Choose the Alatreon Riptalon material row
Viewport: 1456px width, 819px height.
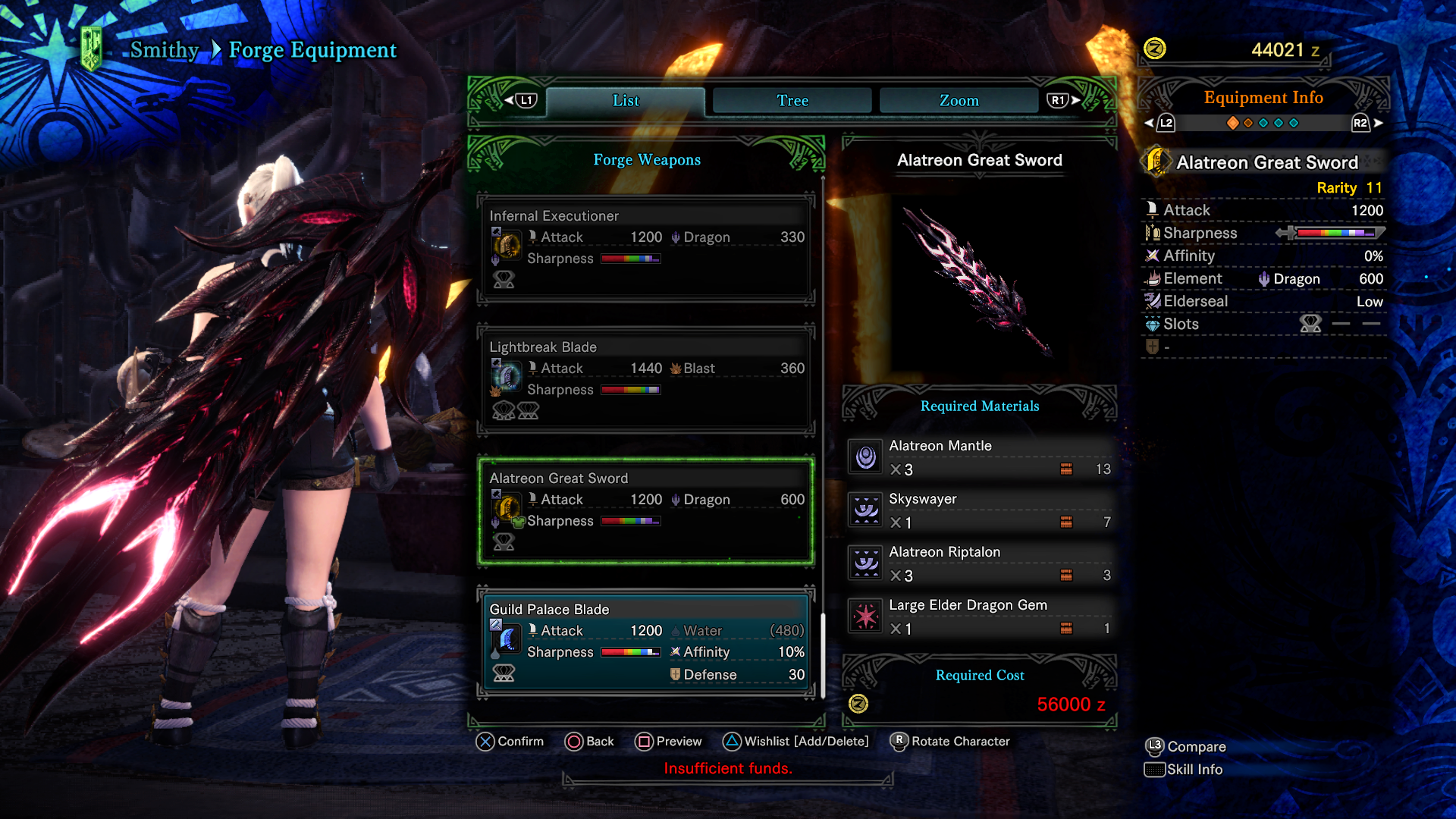[980, 563]
